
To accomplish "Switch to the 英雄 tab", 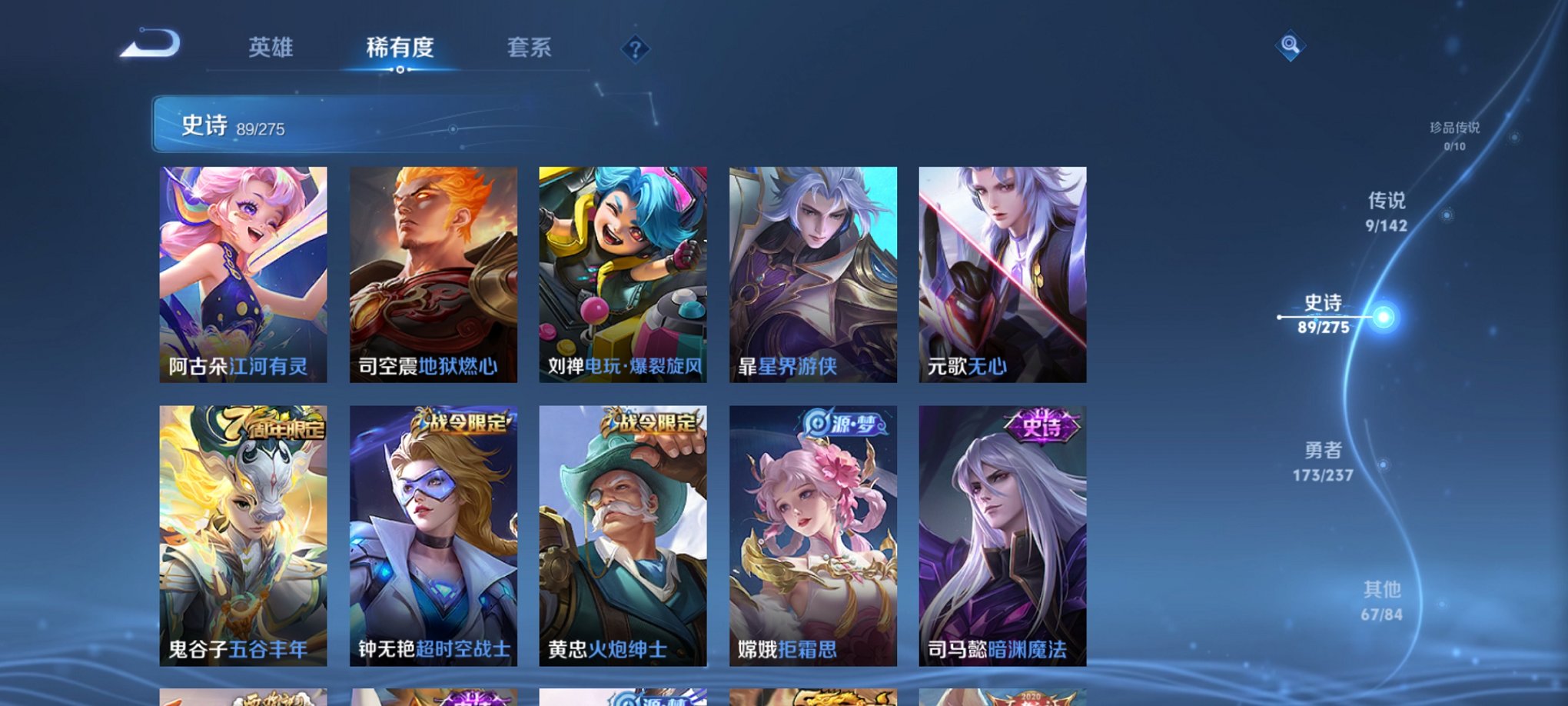I will [x=273, y=48].
